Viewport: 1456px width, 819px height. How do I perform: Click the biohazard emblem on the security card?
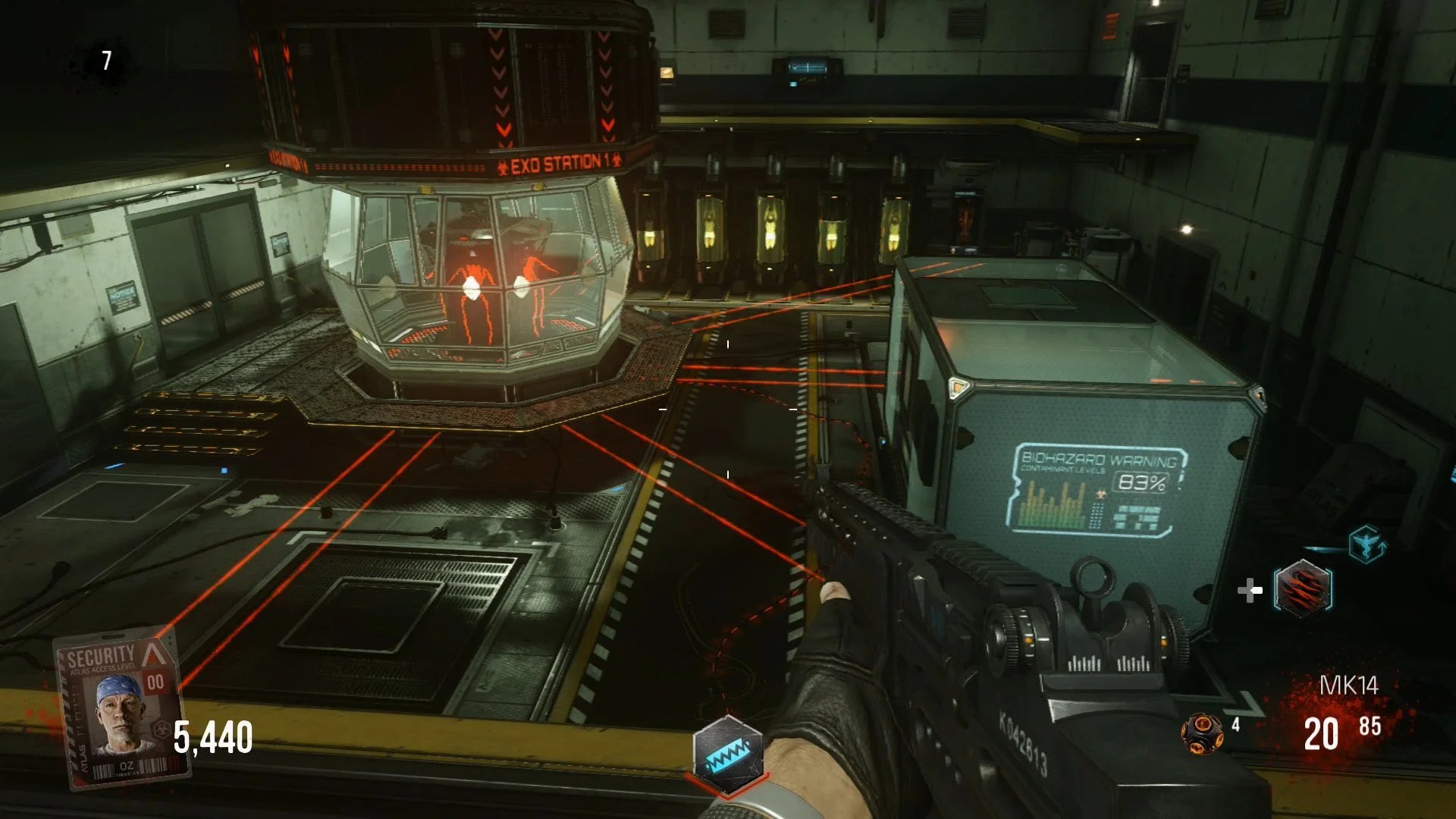pos(164,728)
